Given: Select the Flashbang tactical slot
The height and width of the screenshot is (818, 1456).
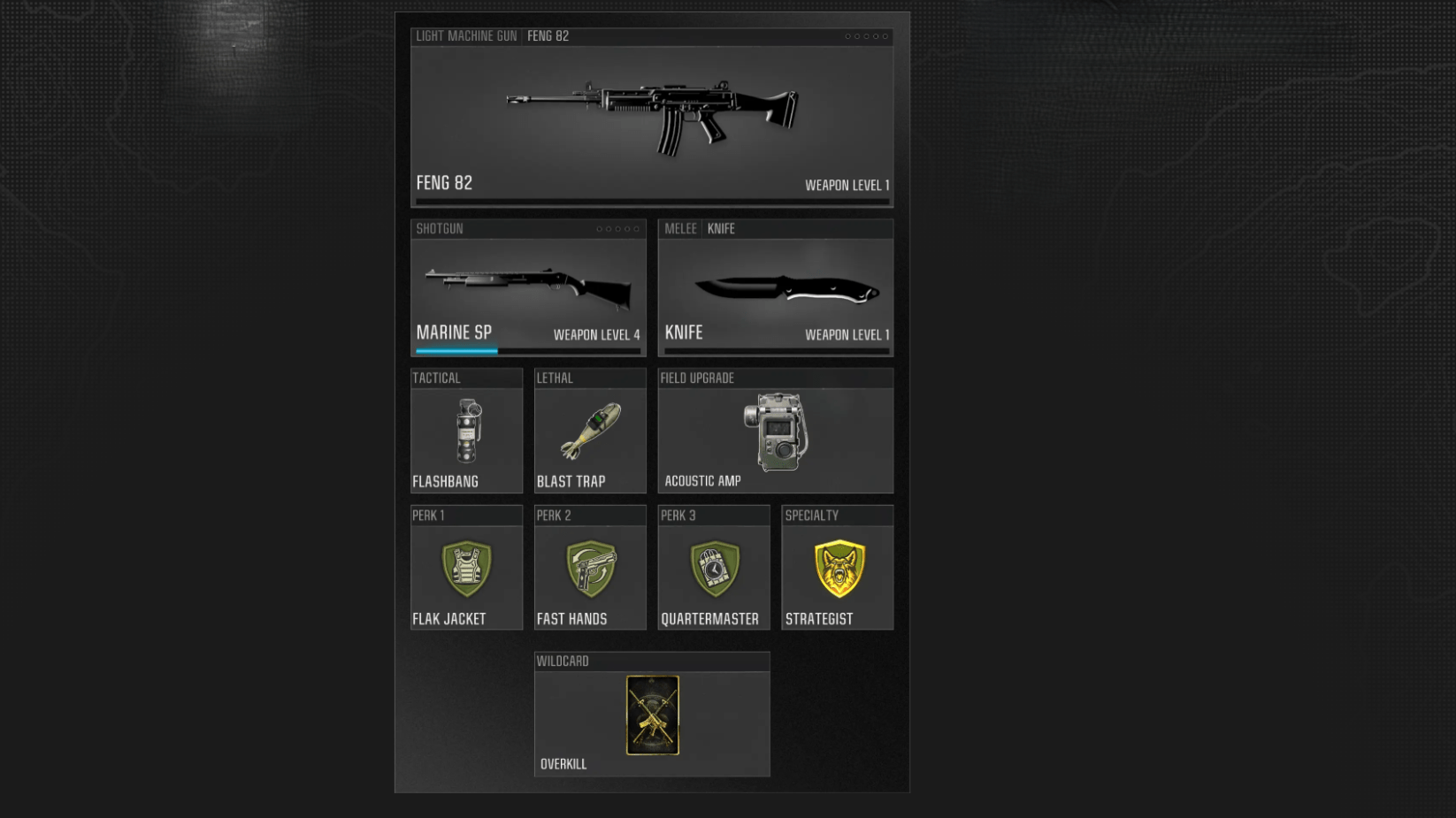Looking at the screenshot, I should (x=466, y=432).
